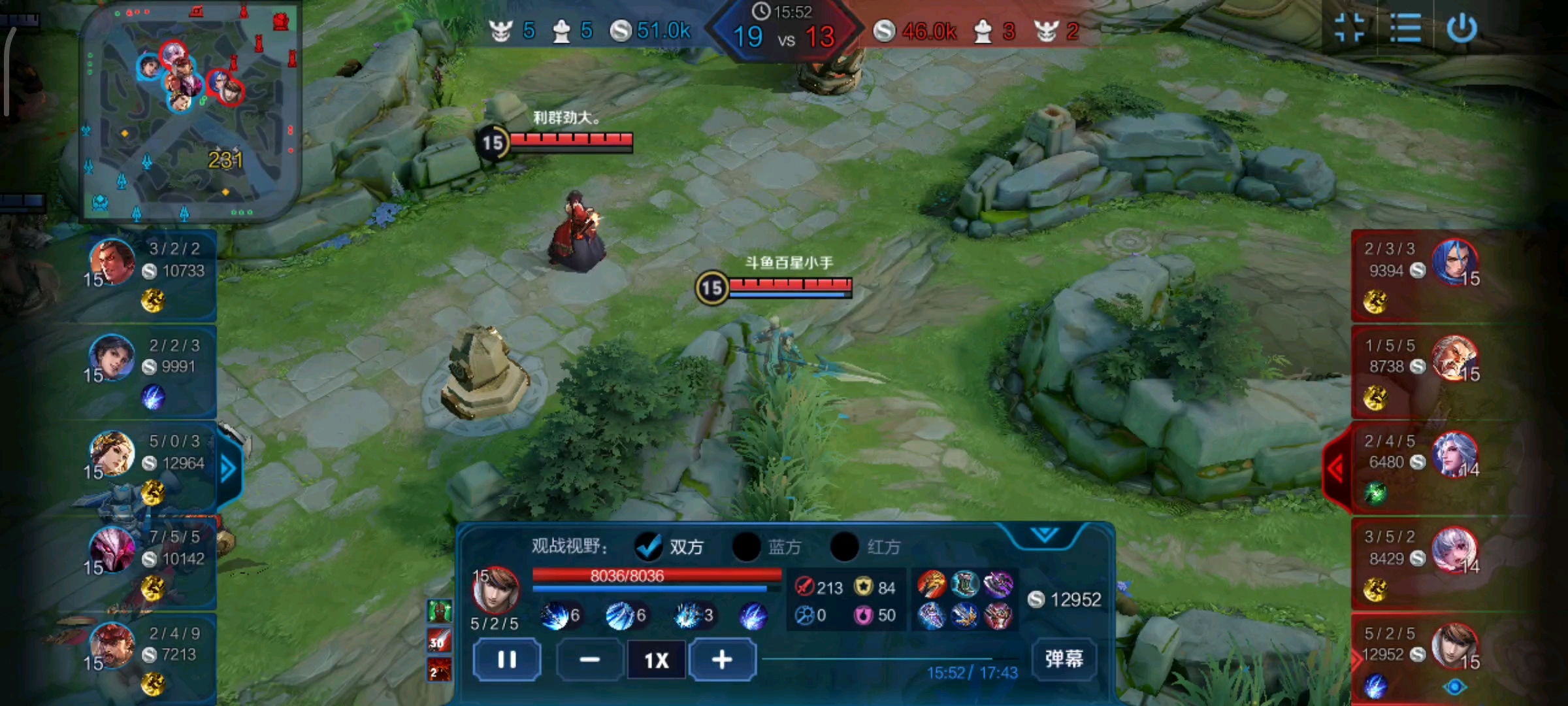
Task: Toggle fullscreen shrink icon
Action: pyautogui.click(x=1350, y=29)
